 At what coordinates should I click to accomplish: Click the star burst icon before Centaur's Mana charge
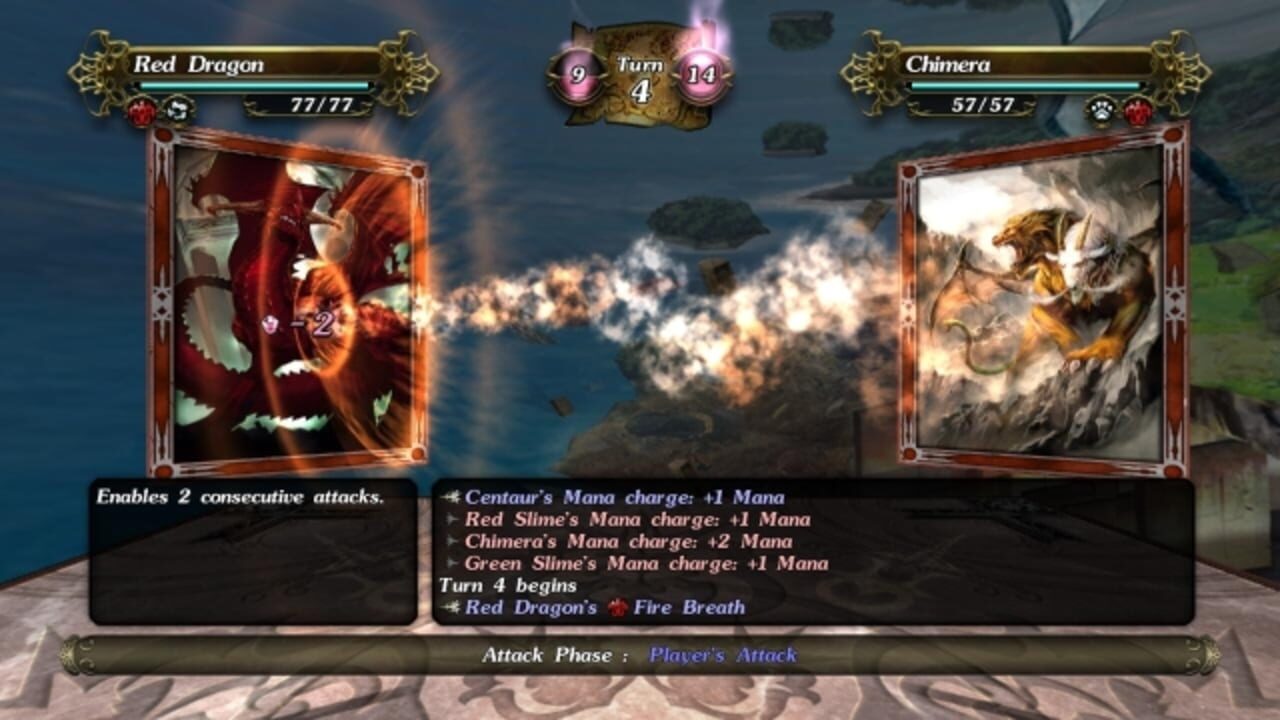tap(451, 496)
